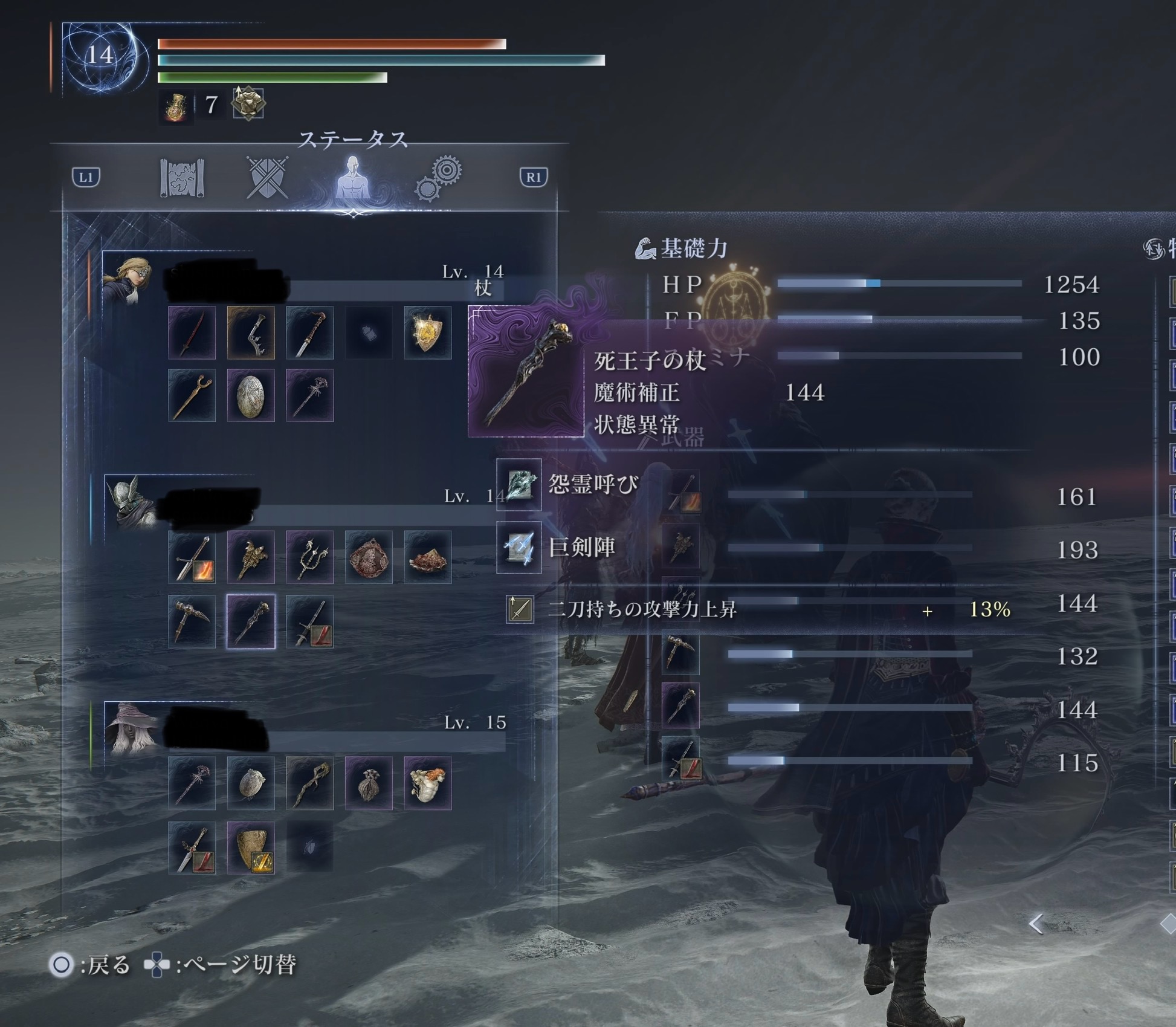Select the round bronze medallion shield
1176x1027 pixels.
coord(369,557)
